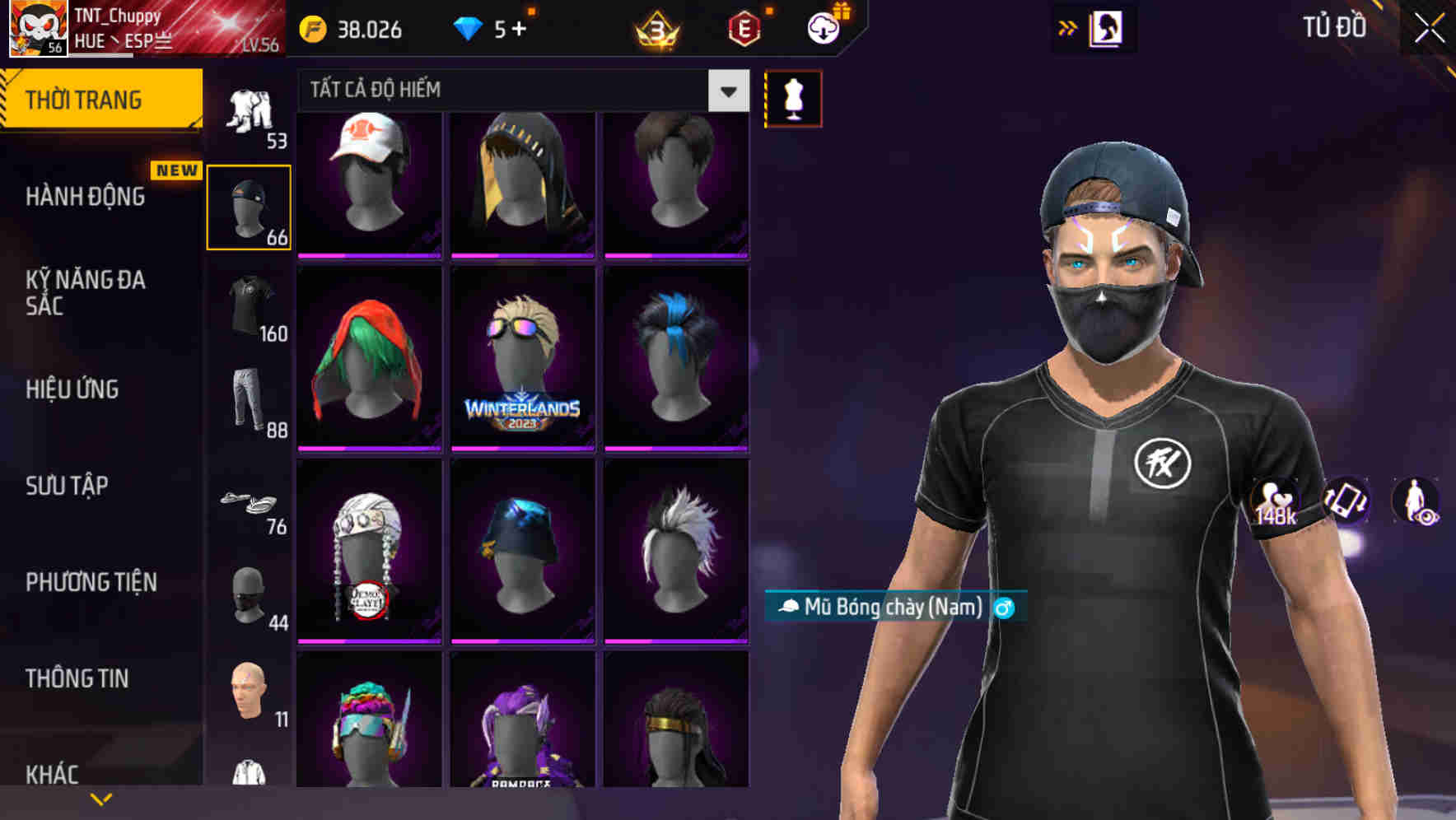Select the Winterlands 2023 goggles hairstyle thumbnail
This screenshot has width=1456, height=820.
coord(522,358)
